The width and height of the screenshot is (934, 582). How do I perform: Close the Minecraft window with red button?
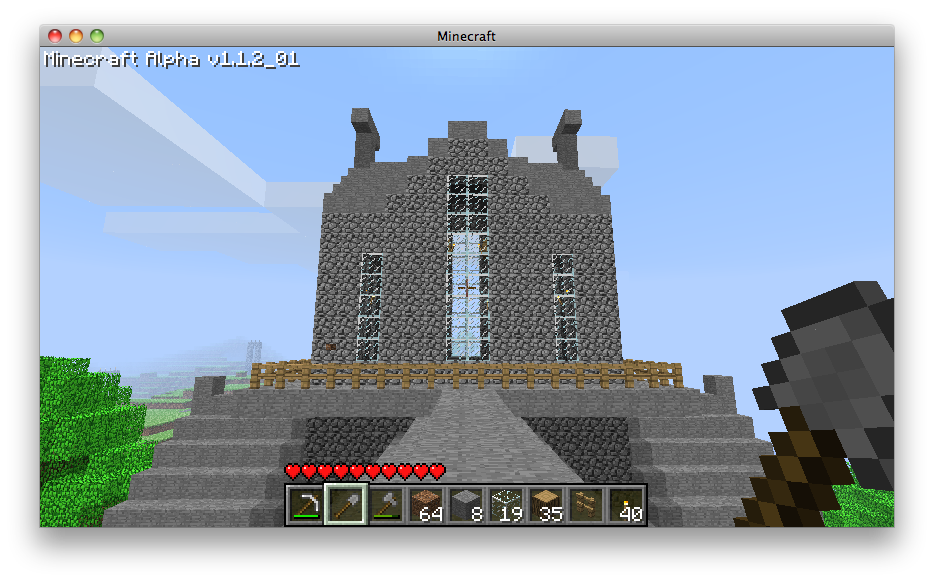click(55, 36)
